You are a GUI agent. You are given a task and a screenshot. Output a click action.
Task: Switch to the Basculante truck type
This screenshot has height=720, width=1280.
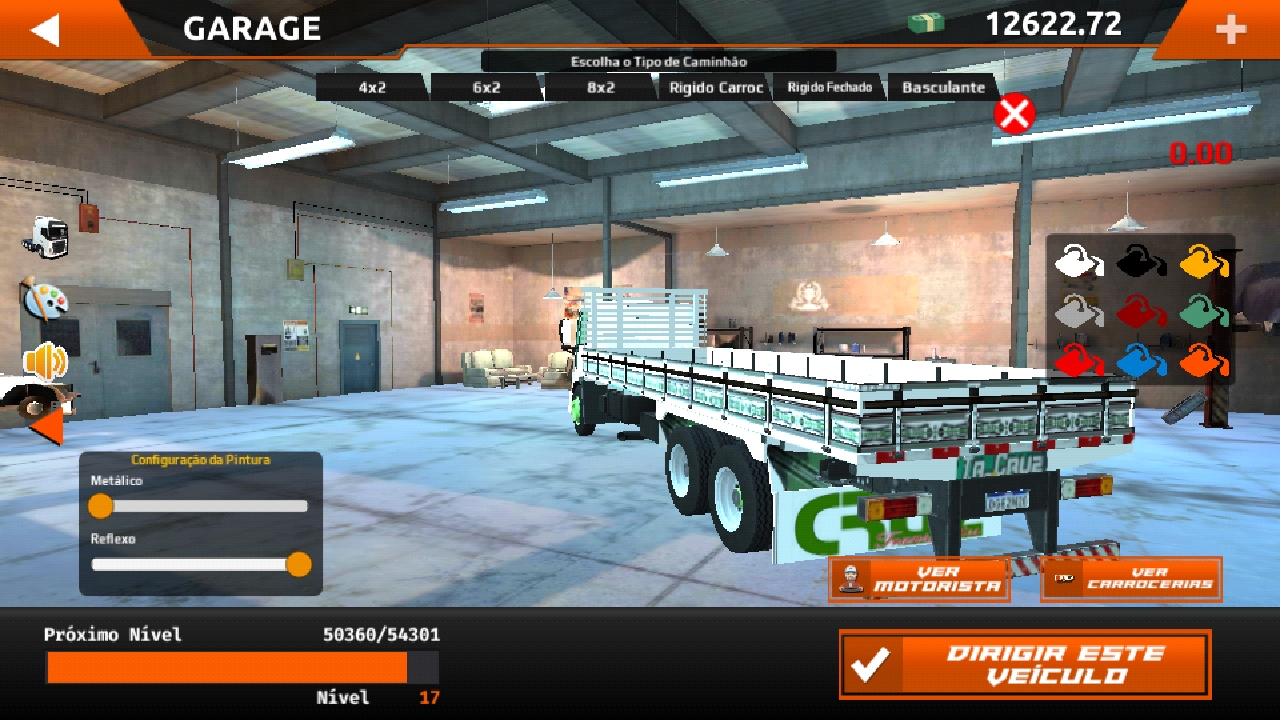[x=943, y=88]
